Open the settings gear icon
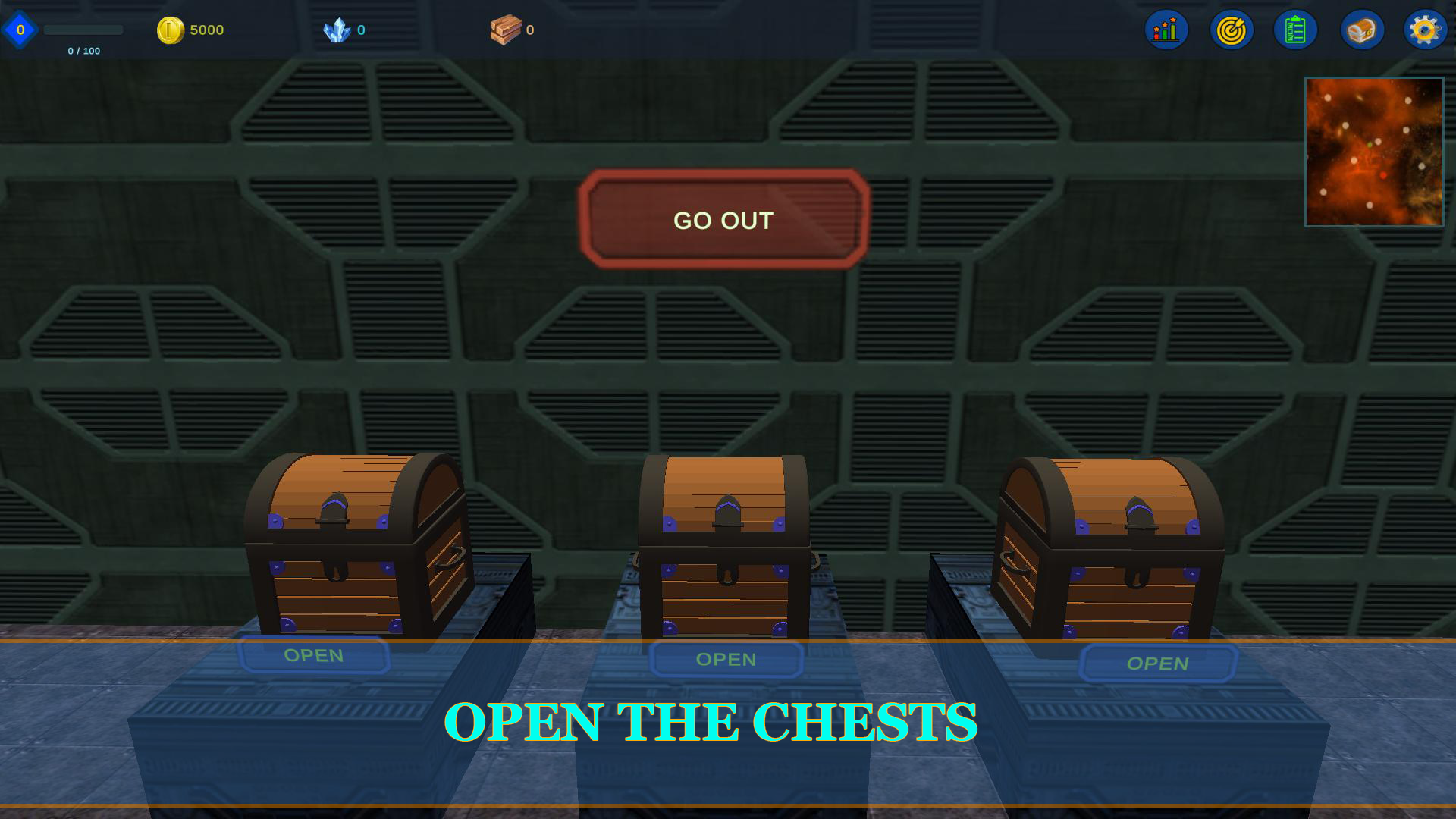This screenshot has height=819, width=1456. [1425, 30]
